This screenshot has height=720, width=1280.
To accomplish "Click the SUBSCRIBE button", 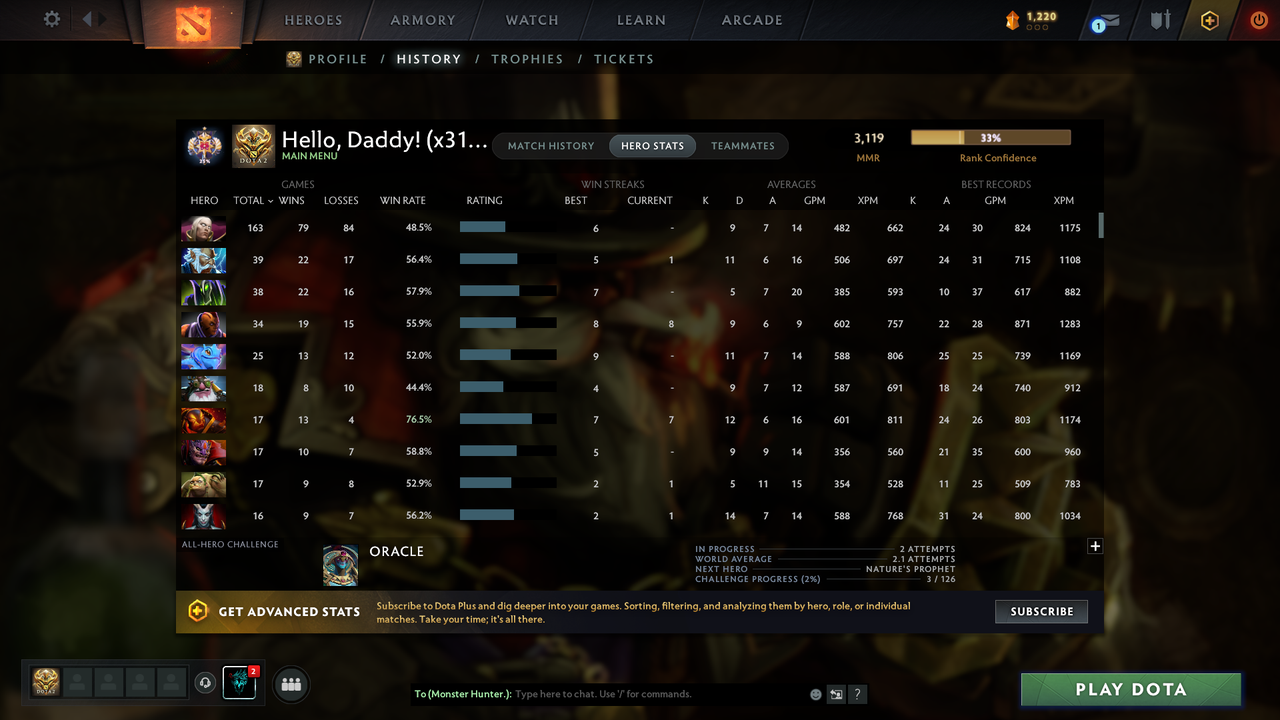I will coord(1041,611).
